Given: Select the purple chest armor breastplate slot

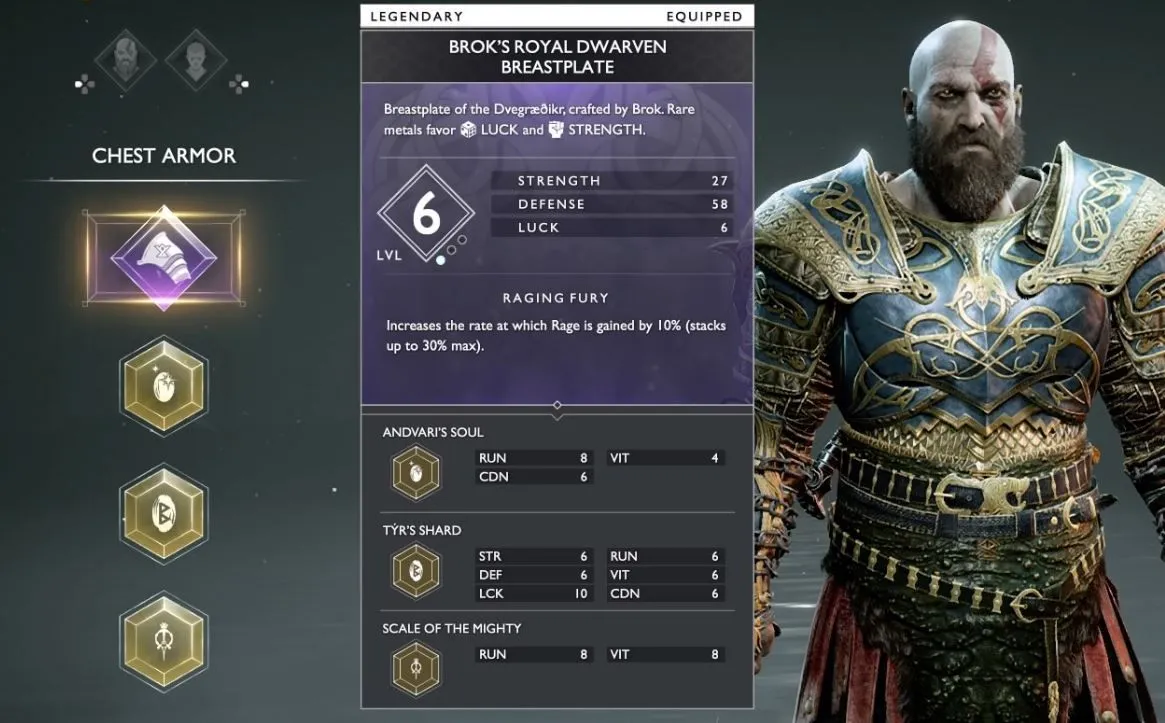Looking at the screenshot, I should (164, 260).
